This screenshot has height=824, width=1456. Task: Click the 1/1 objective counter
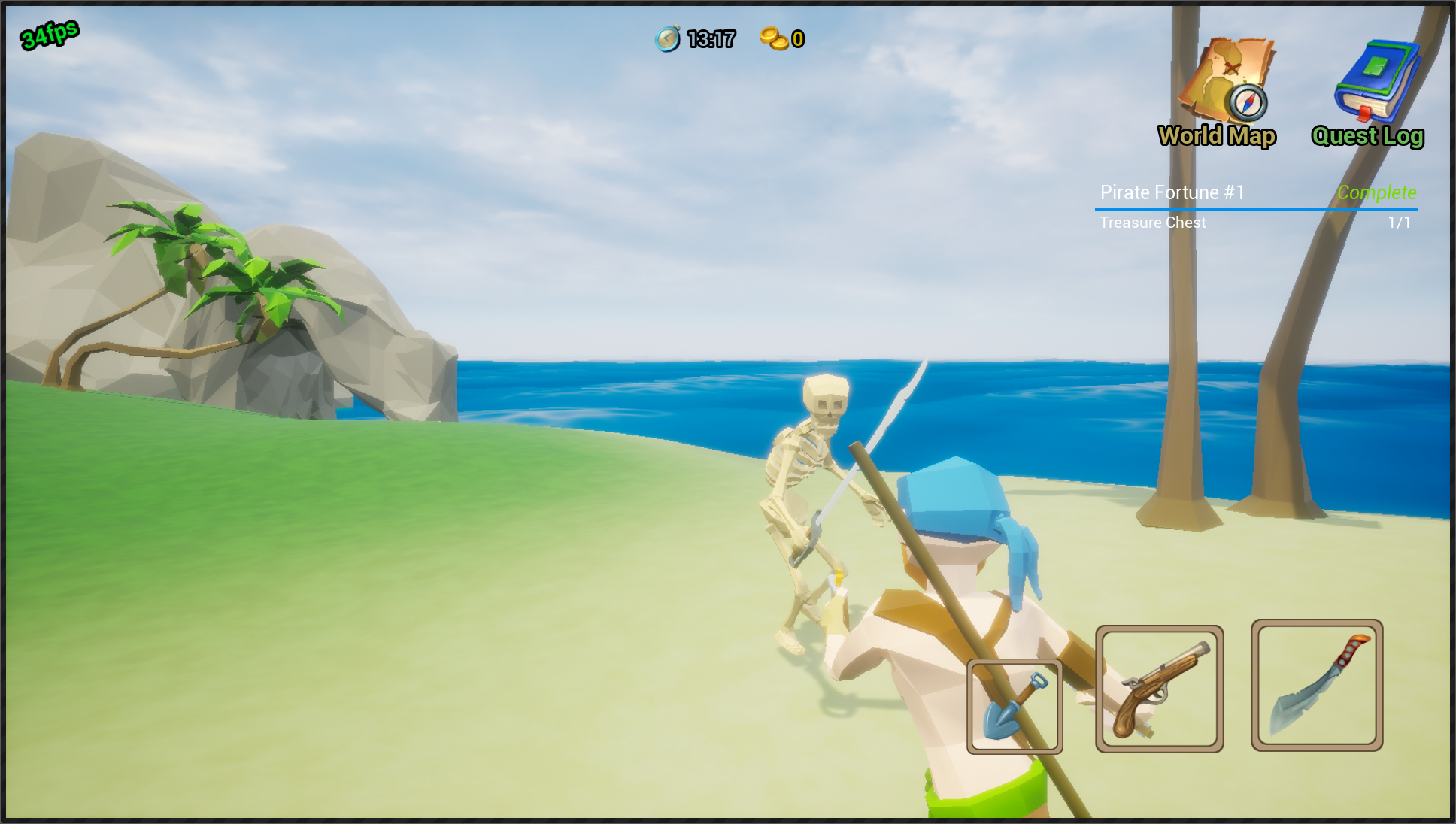[1400, 223]
